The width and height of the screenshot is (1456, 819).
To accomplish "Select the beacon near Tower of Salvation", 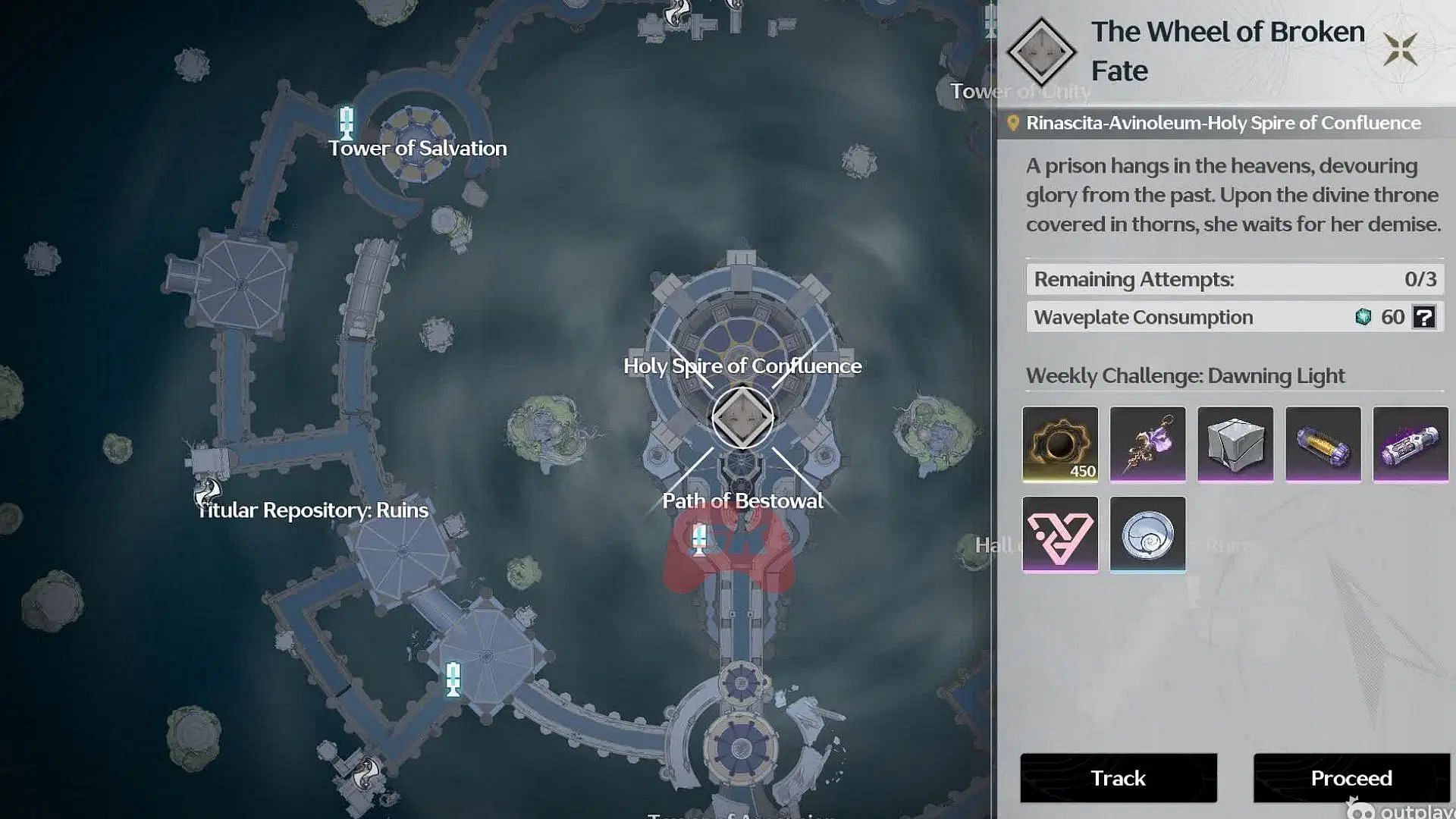I will [x=347, y=123].
